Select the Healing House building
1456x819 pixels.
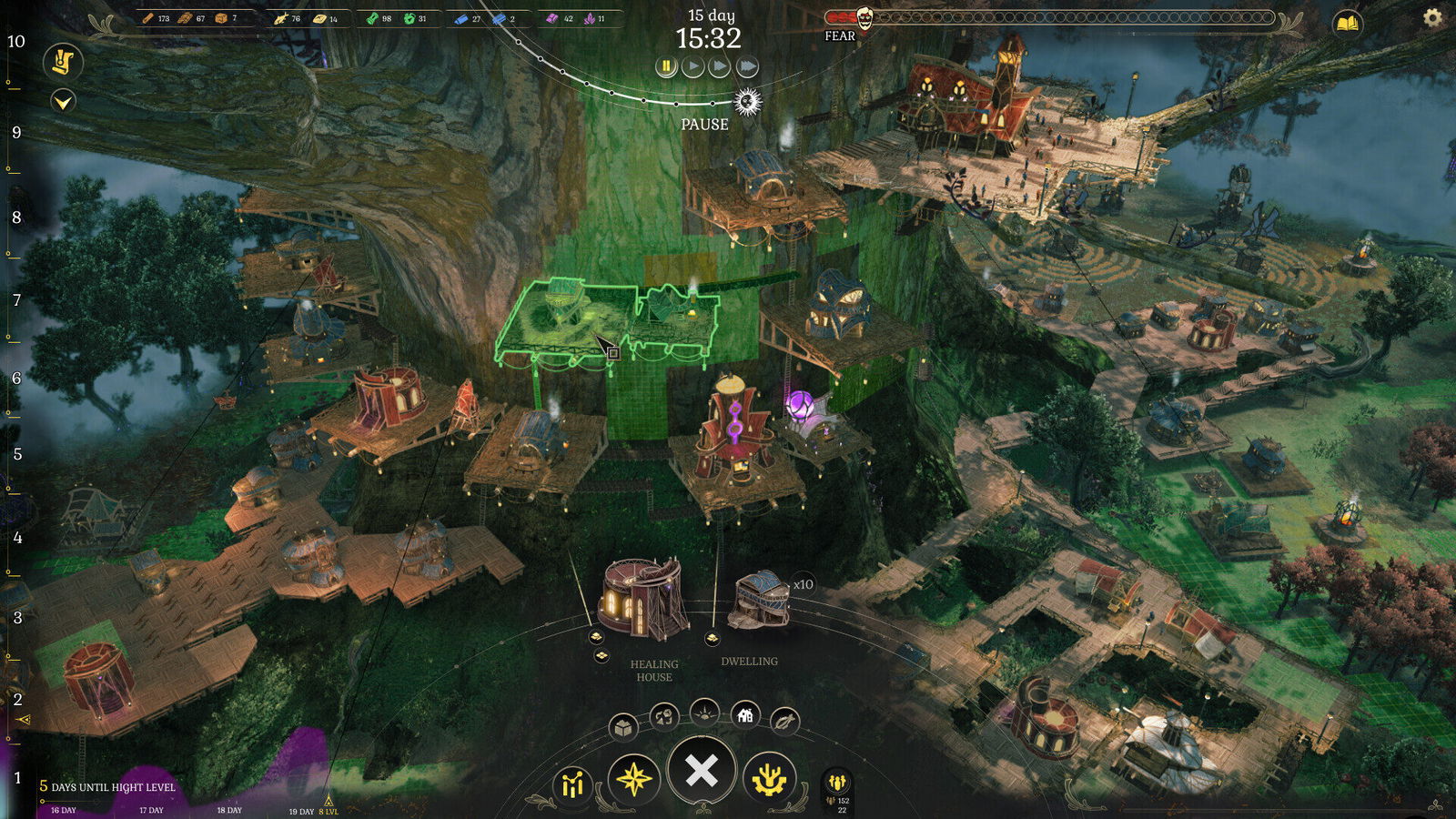pos(643,599)
